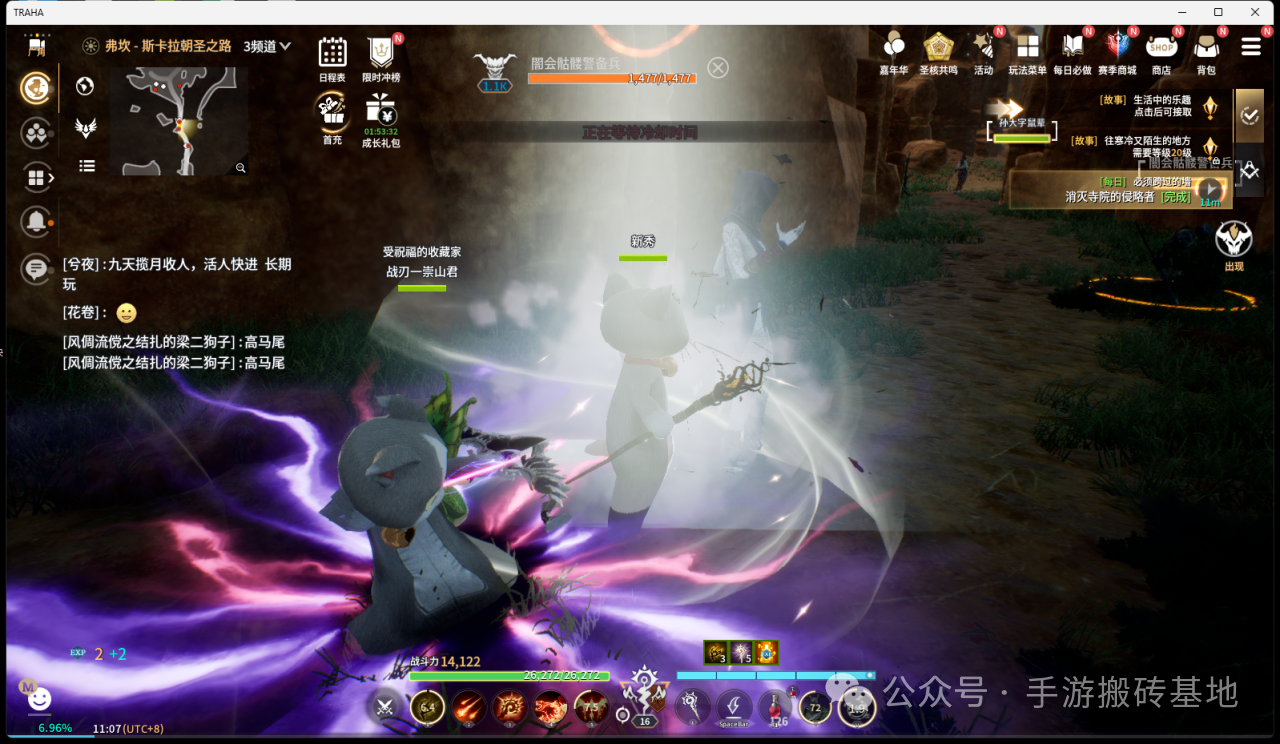Tap the 出现 boss skull icon
Viewport: 1280px width, 744px height.
click(1234, 240)
